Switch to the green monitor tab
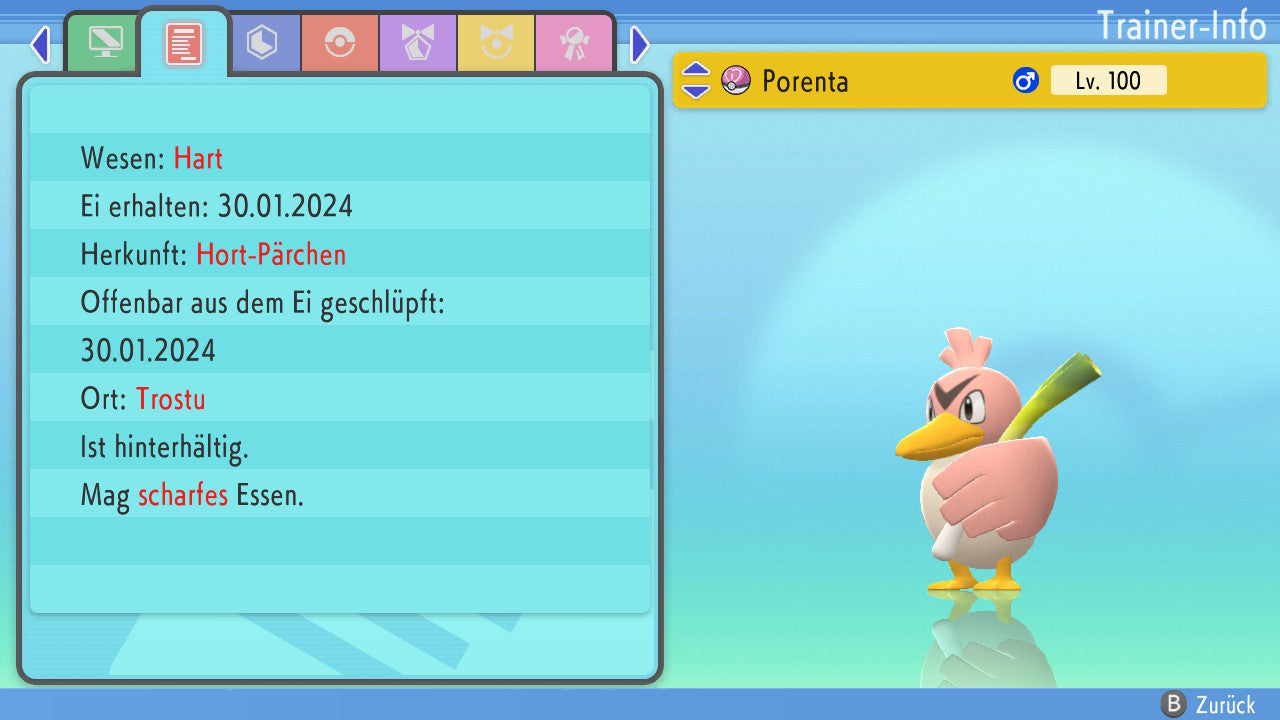Image resolution: width=1280 pixels, height=720 pixels. coord(103,43)
